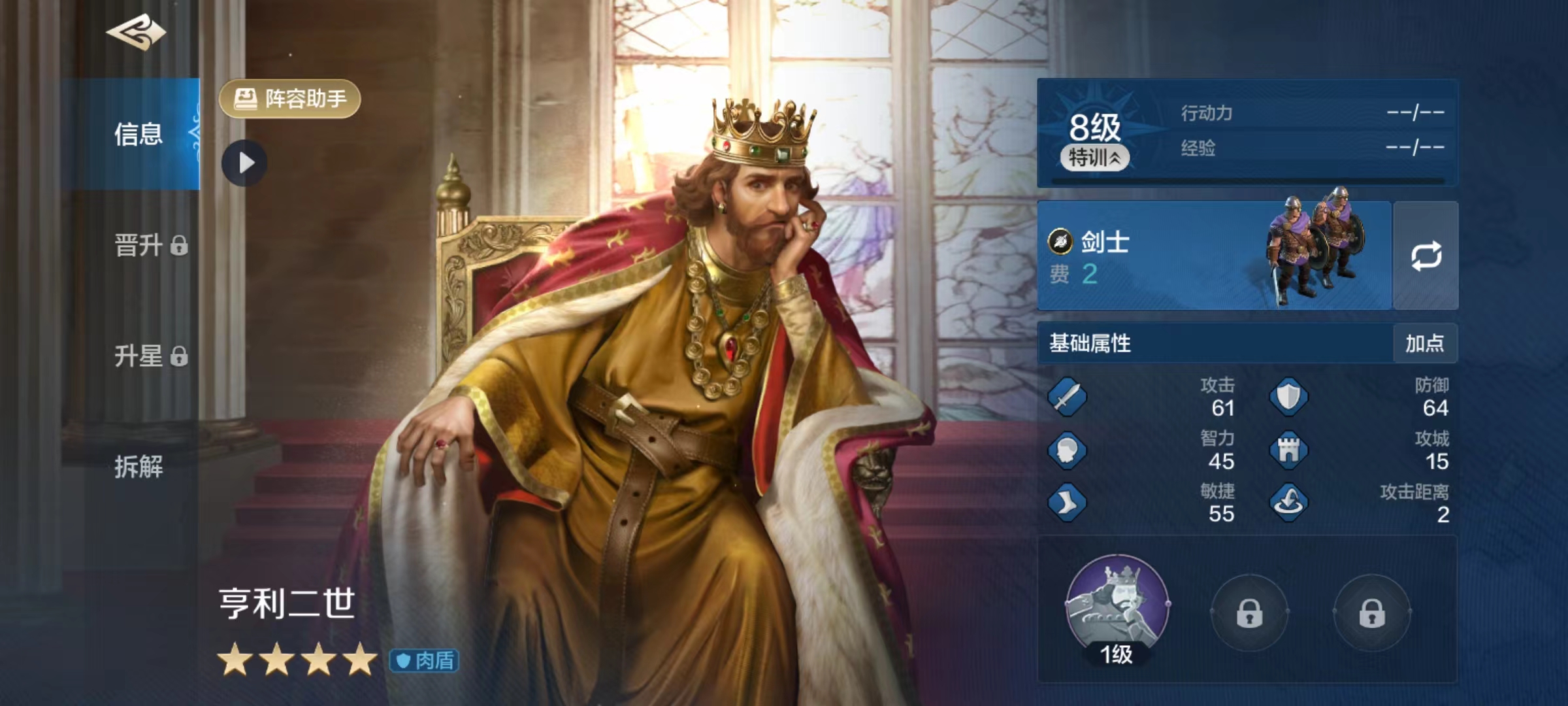Click the shield defense attribute icon
This screenshot has height=706, width=1568.
coord(1290,397)
